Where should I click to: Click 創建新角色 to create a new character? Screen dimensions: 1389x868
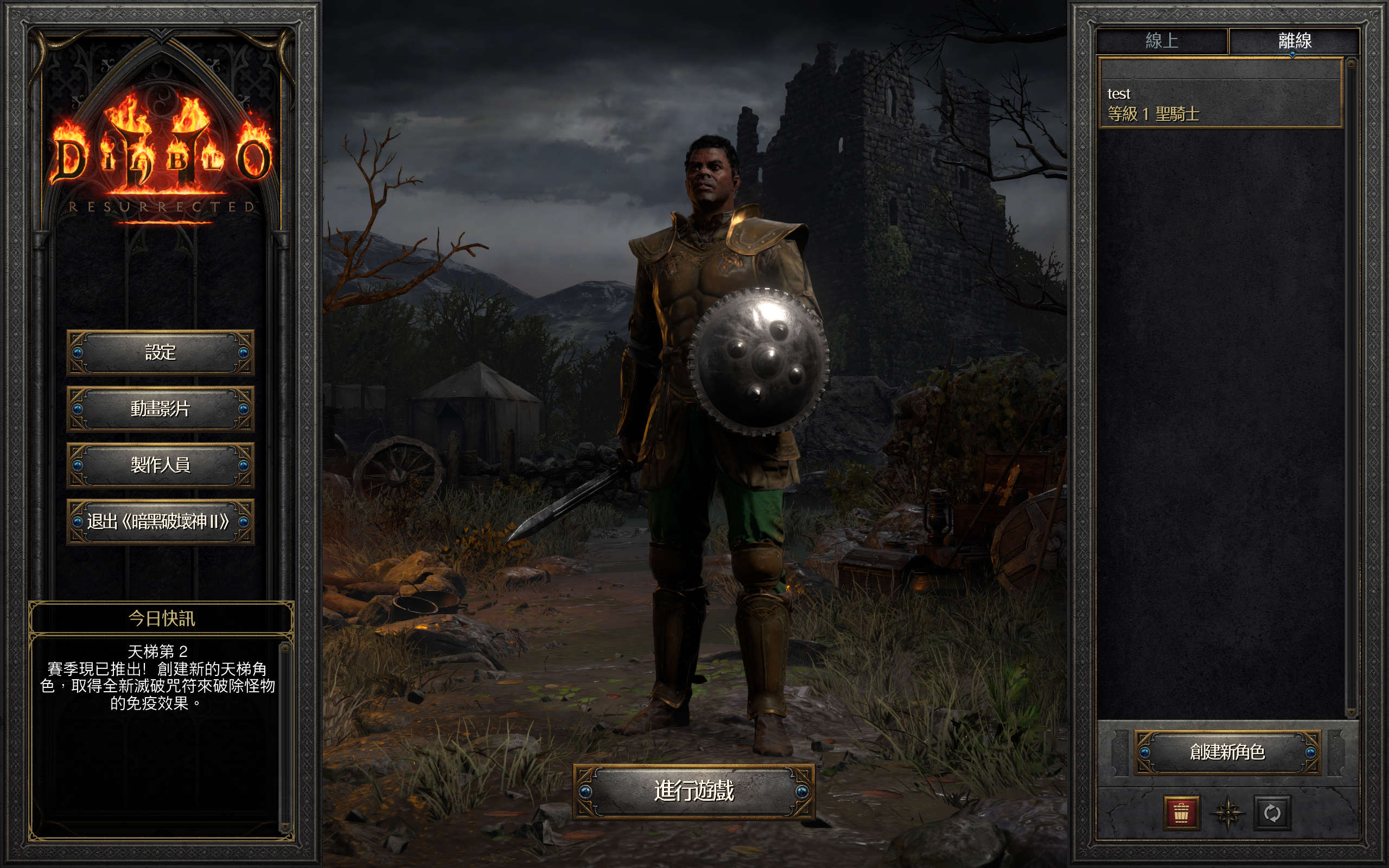coord(1227,751)
